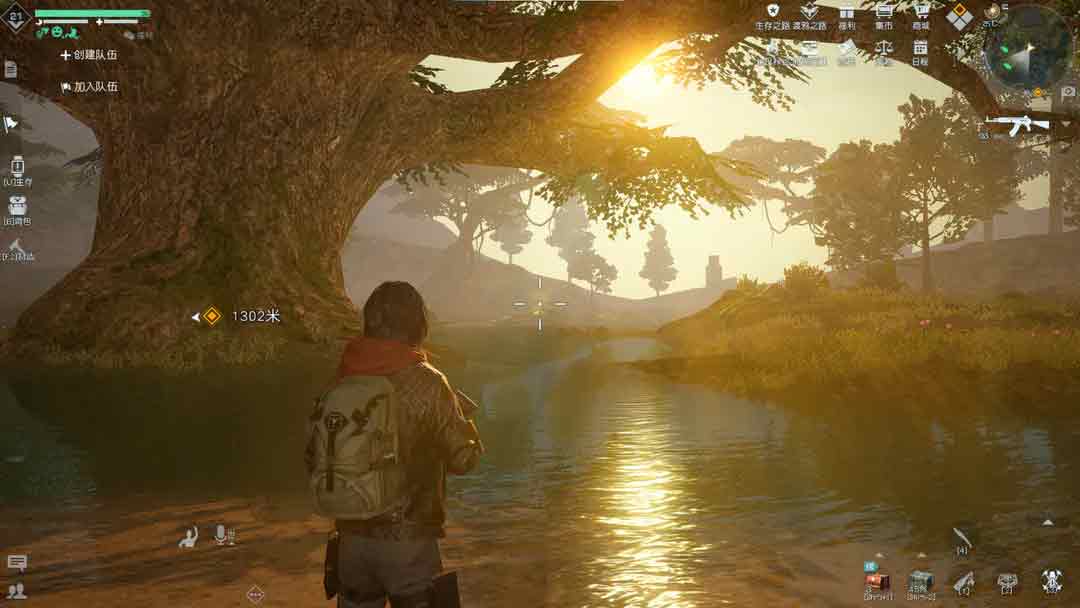Image resolution: width=1080 pixels, height=608 pixels.
Task: Open the 生存 survival watch menu
Action: coord(17,169)
